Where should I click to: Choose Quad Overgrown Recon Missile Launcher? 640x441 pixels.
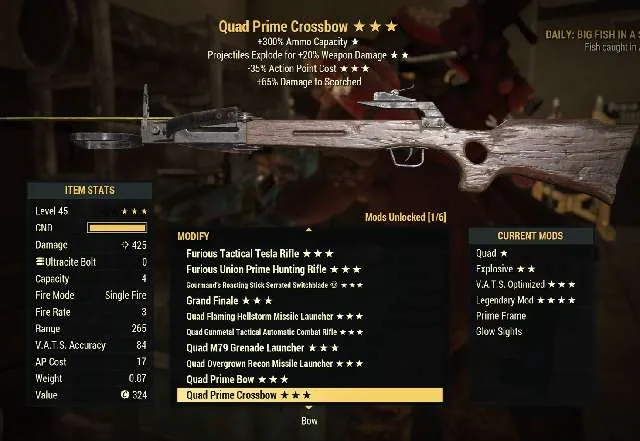coord(275,364)
